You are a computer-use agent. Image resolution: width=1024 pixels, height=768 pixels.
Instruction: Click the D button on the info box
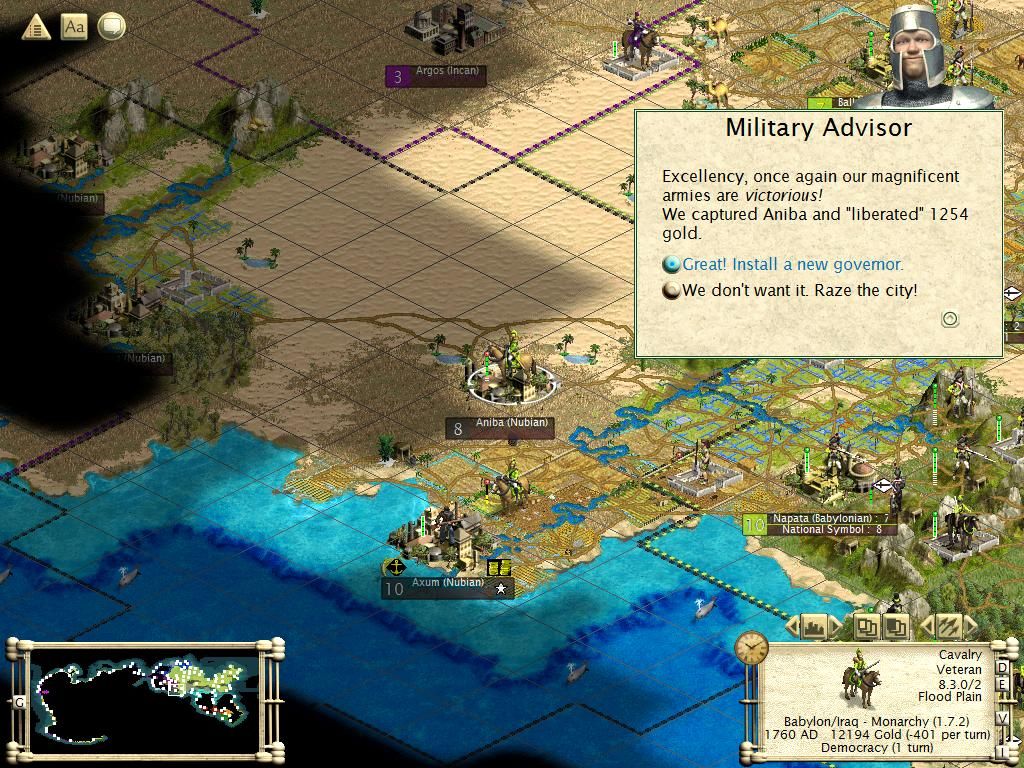(1003, 668)
